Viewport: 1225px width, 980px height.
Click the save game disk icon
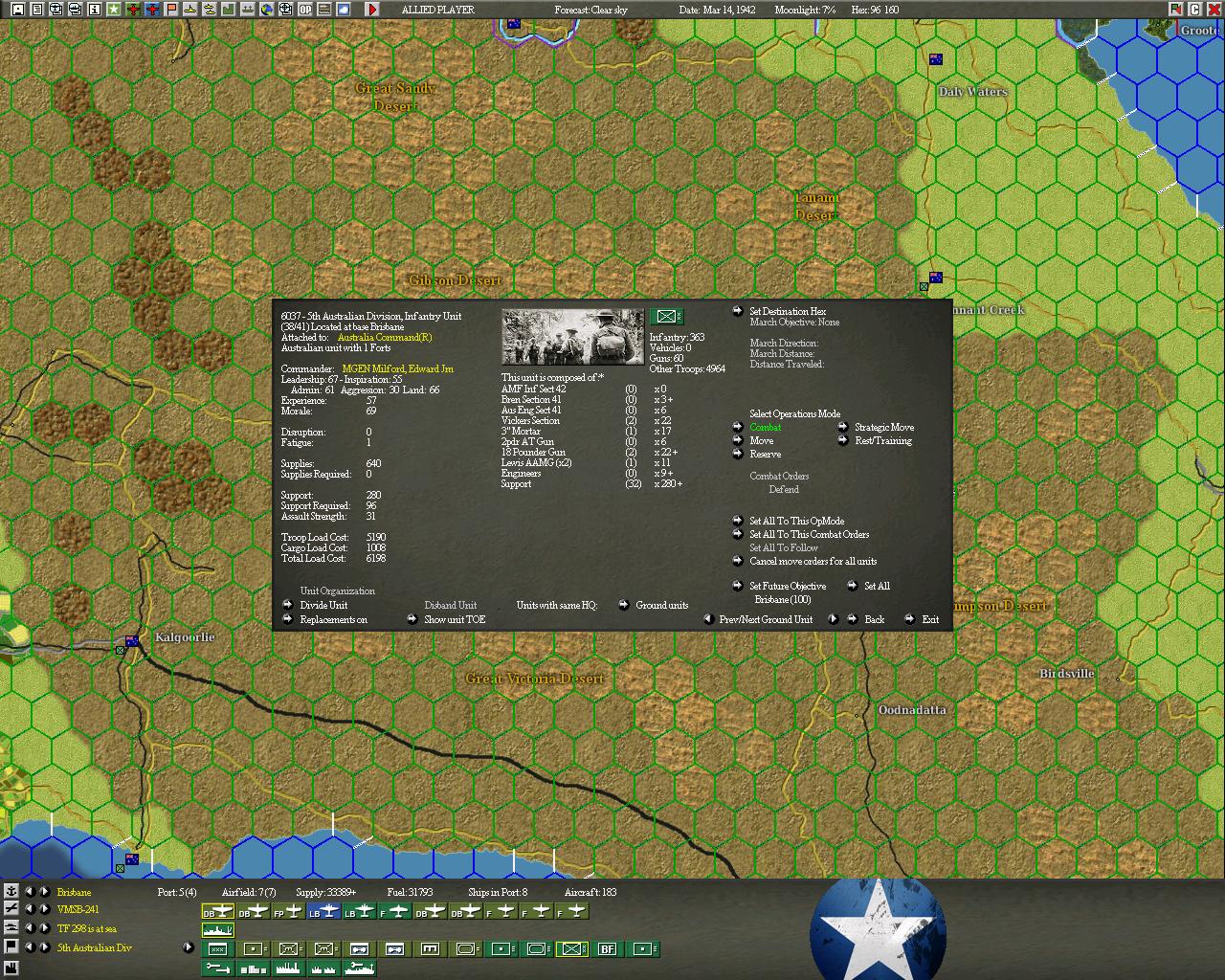point(17,10)
